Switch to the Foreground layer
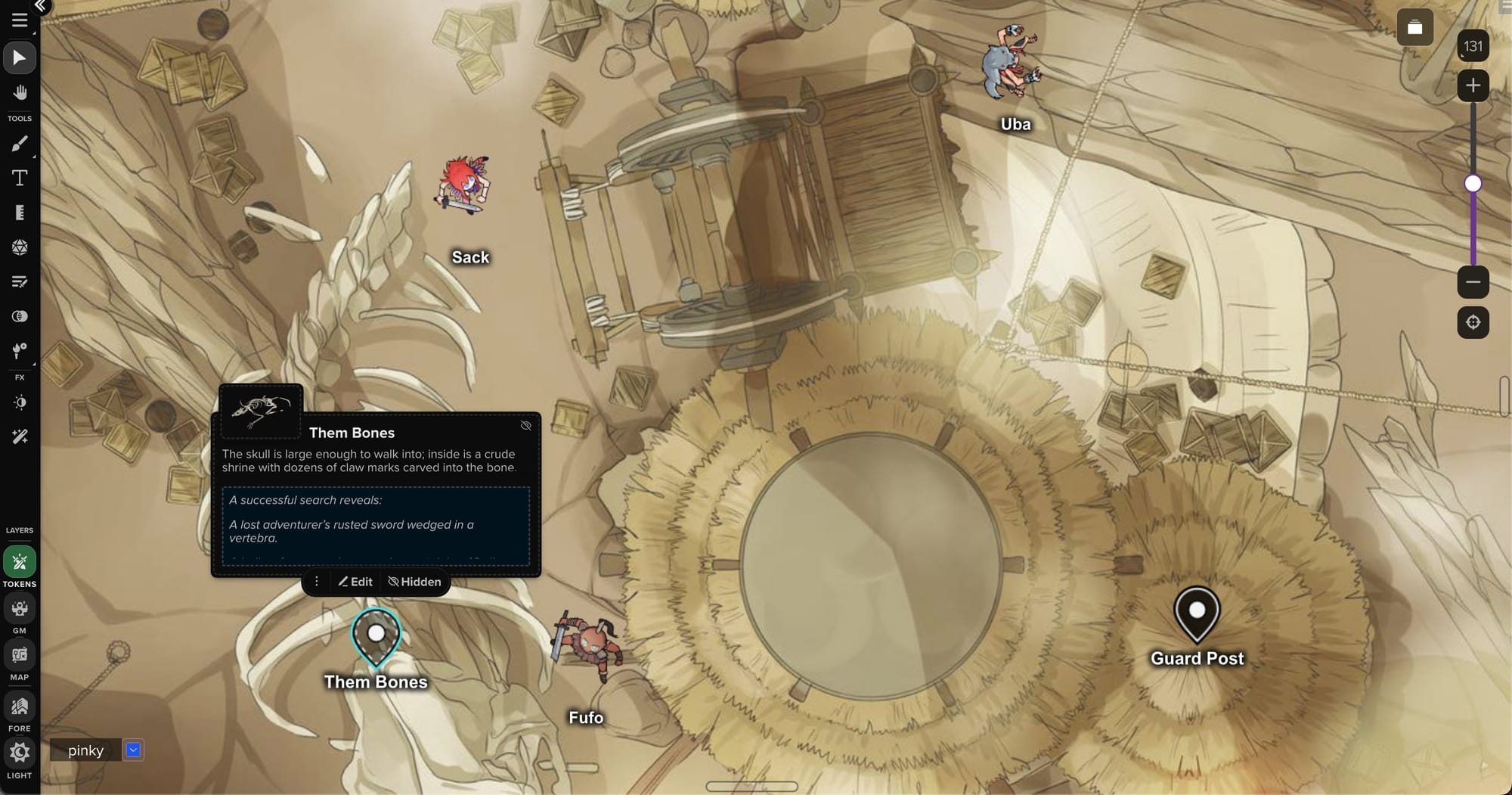 point(20,707)
